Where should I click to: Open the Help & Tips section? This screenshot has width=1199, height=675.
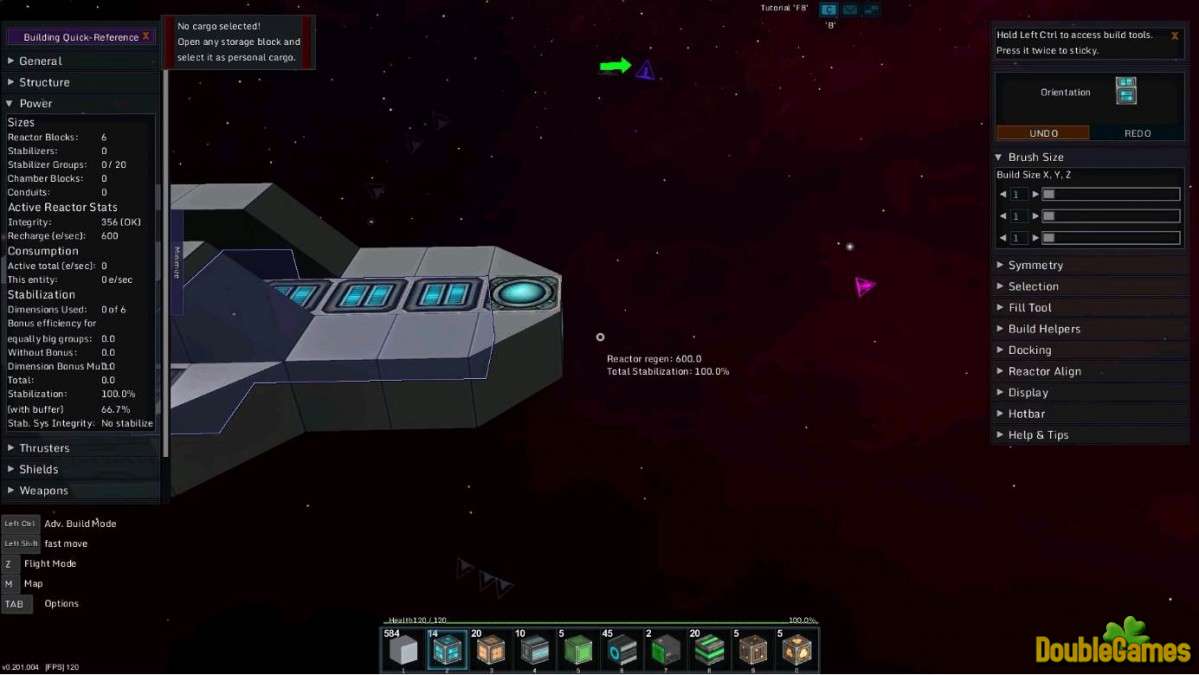tap(1038, 435)
